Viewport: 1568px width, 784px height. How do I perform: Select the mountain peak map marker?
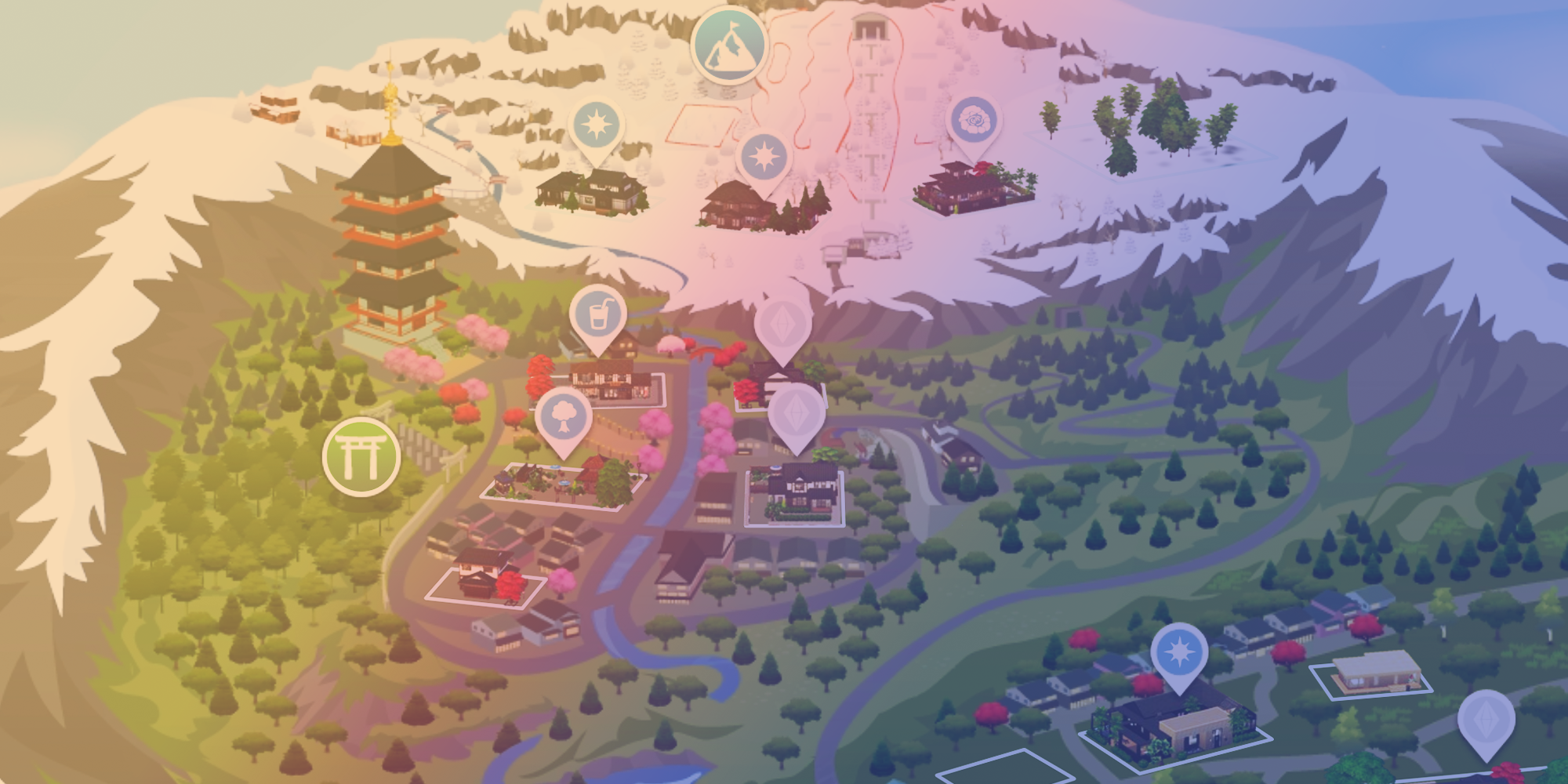pyautogui.click(x=728, y=44)
